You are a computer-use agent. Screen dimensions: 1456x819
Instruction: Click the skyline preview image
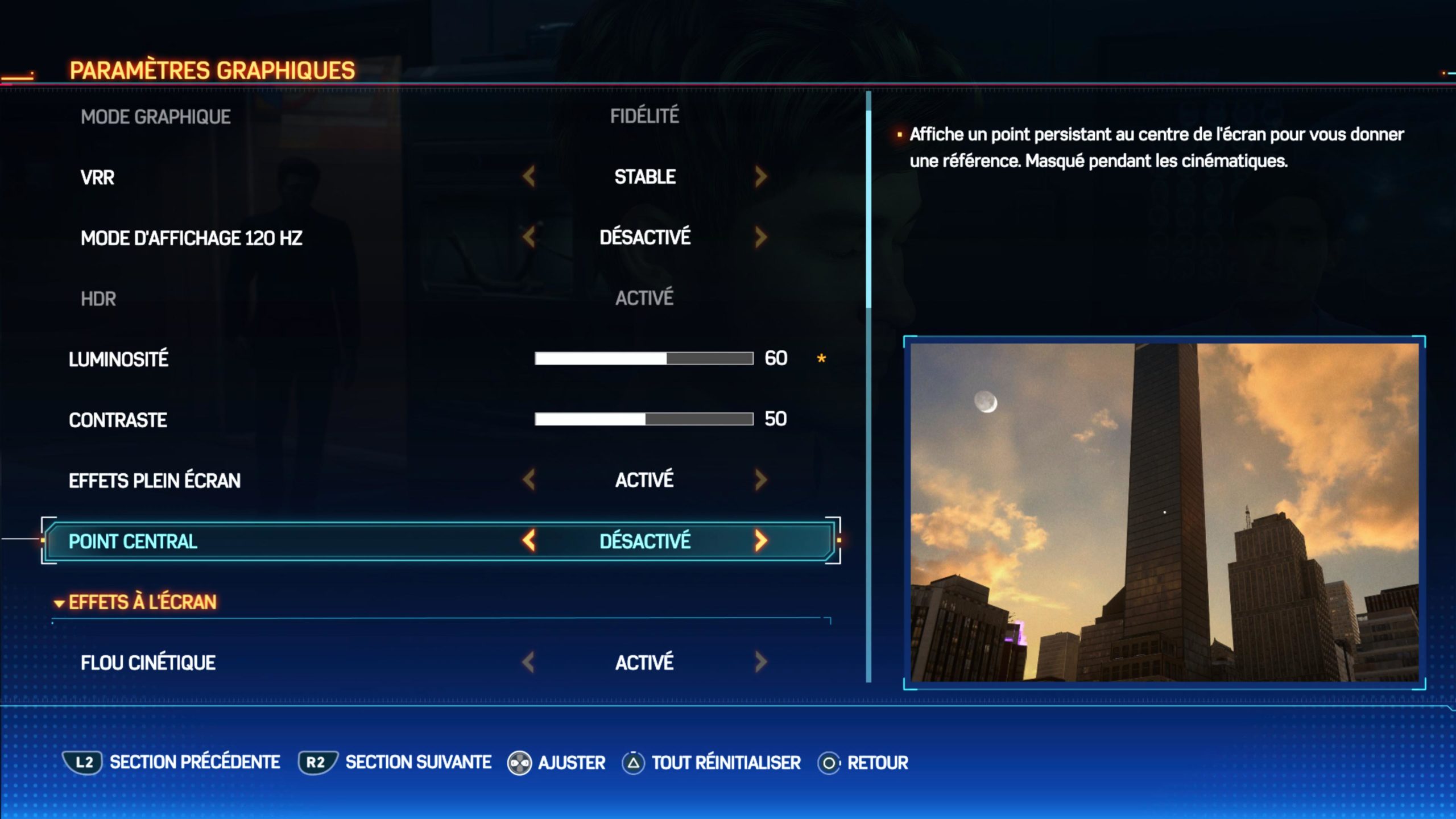pyautogui.click(x=1164, y=512)
